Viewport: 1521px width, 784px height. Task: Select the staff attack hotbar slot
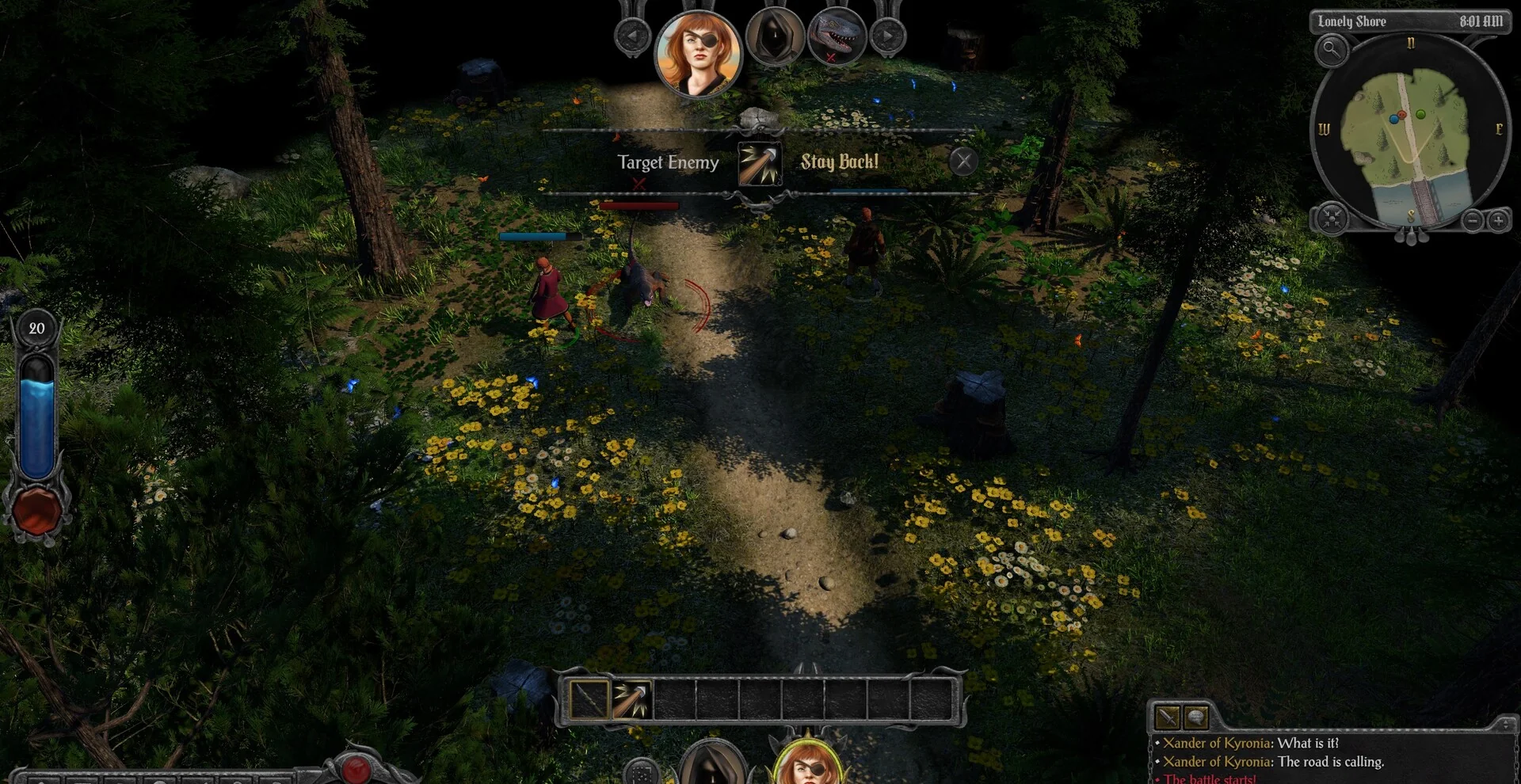589,700
